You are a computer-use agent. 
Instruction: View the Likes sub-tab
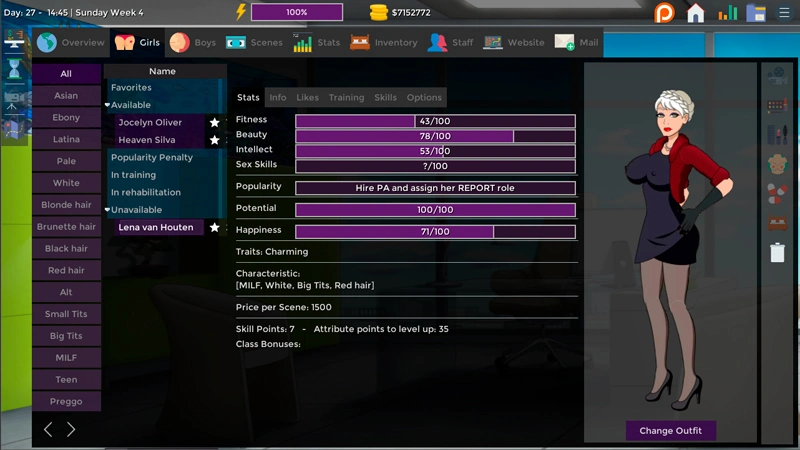click(308, 98)
